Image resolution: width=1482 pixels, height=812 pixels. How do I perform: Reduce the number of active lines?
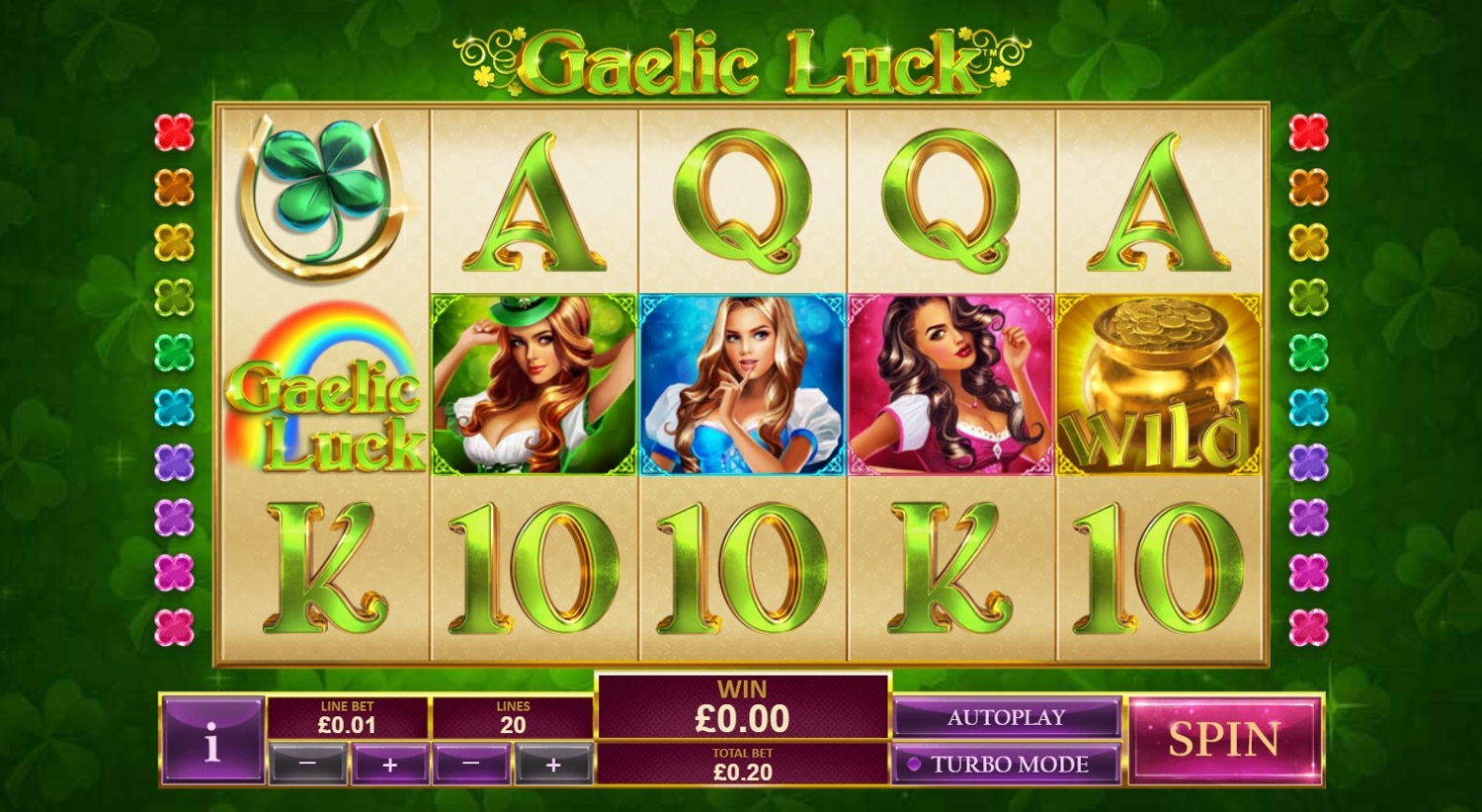pyautogui.click(x=471, y=765)
